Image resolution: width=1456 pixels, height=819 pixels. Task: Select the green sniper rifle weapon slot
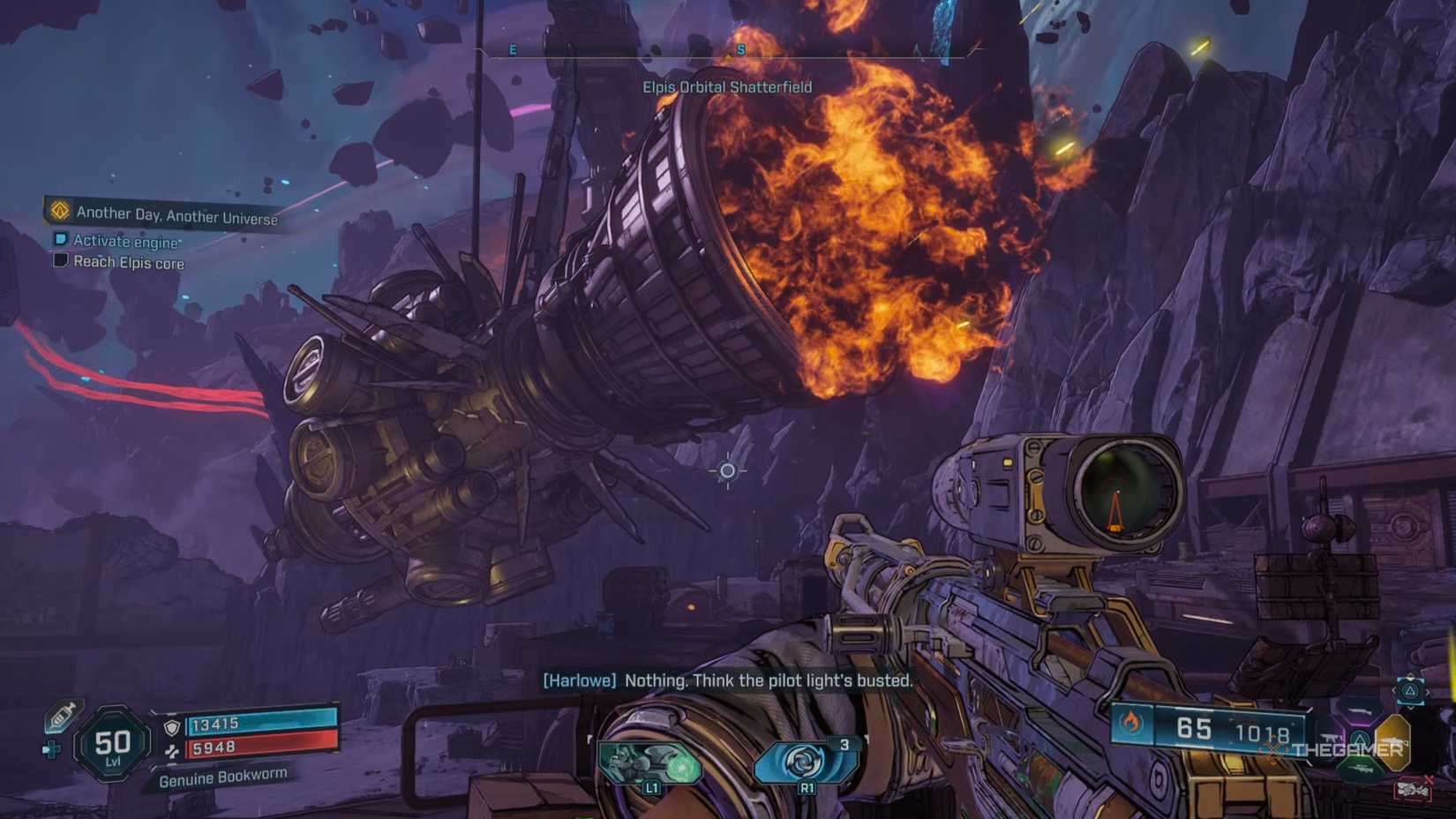[1362, 768]
